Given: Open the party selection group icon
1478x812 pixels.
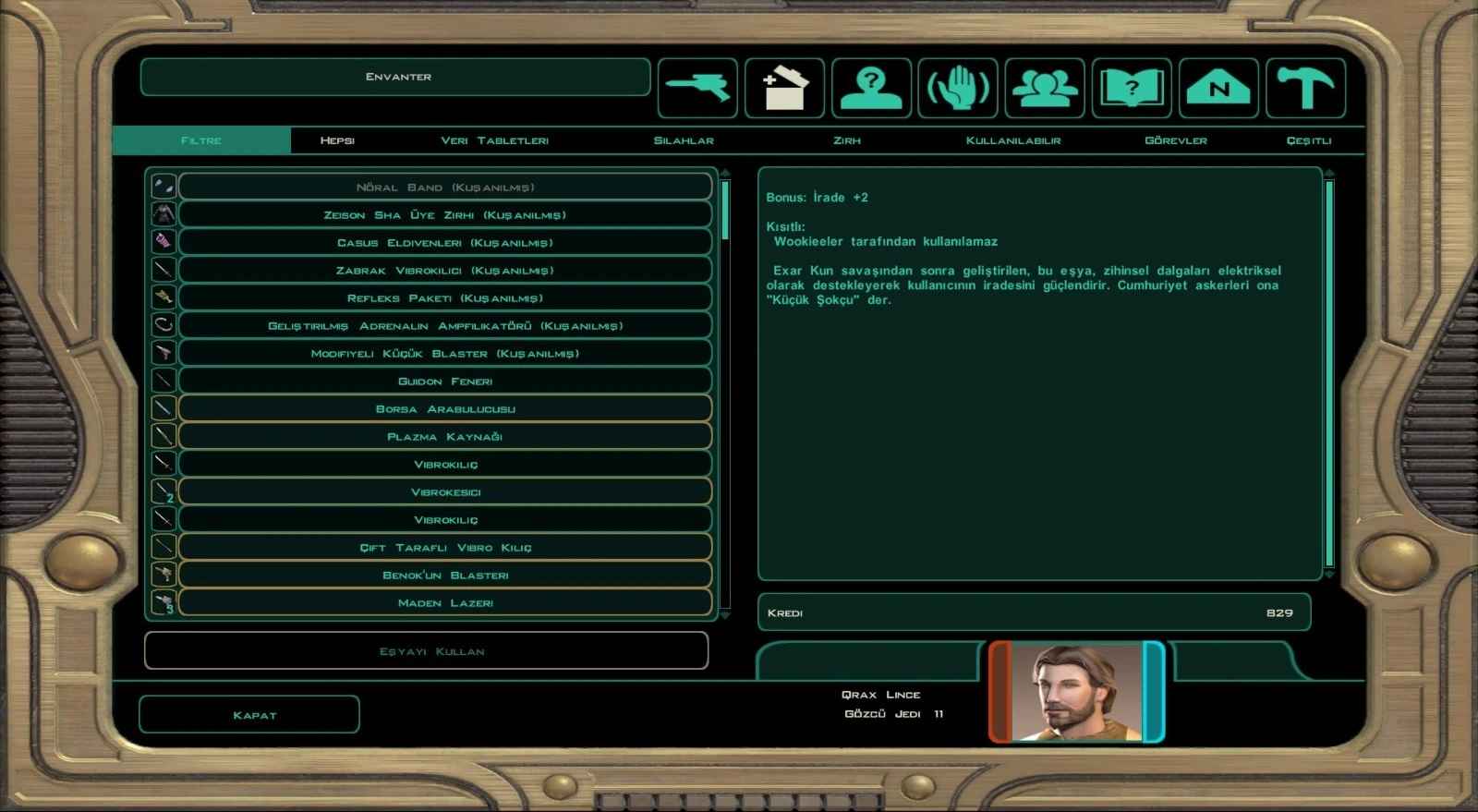Looking at the screenshot, I should pyautogui.click(x=1045, y=89).
